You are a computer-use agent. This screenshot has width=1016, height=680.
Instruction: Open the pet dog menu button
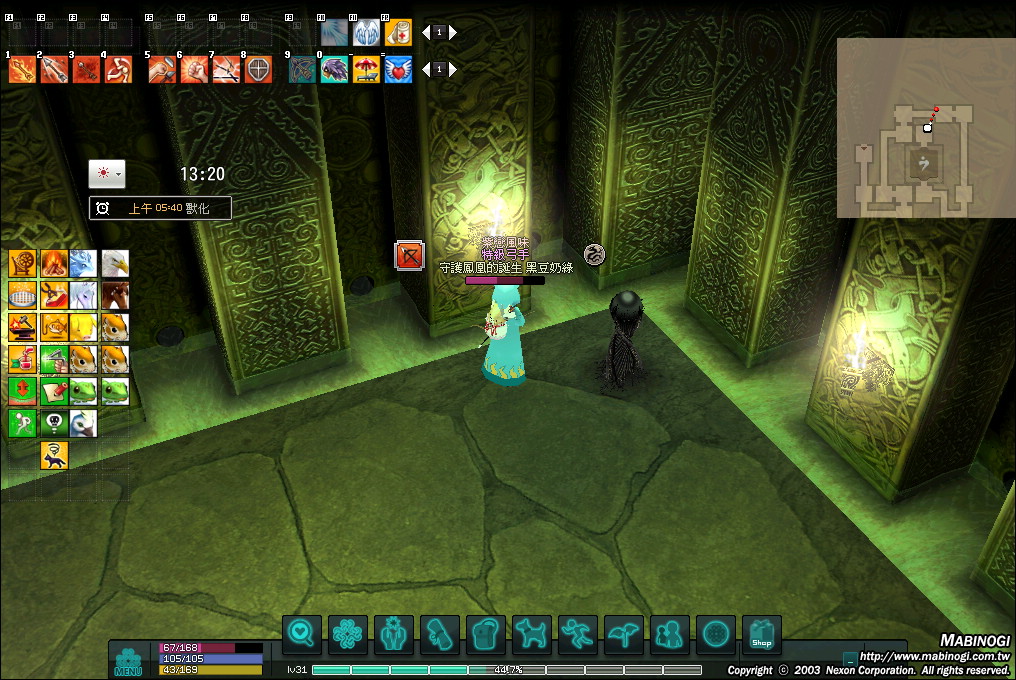[x=532, y=634]
